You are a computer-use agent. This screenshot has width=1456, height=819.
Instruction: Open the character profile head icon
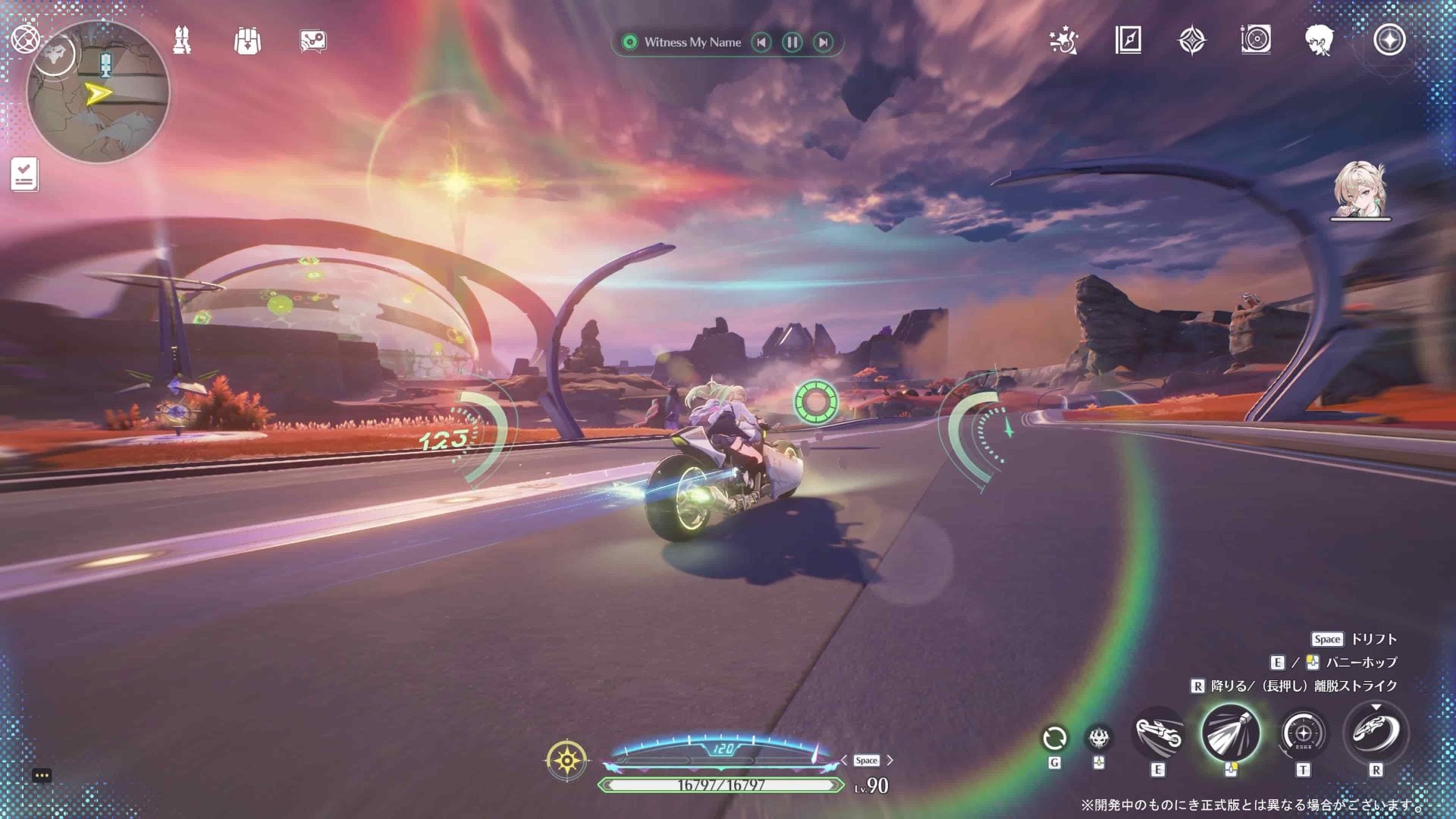pyautogui.click(x=1320, y=40)
